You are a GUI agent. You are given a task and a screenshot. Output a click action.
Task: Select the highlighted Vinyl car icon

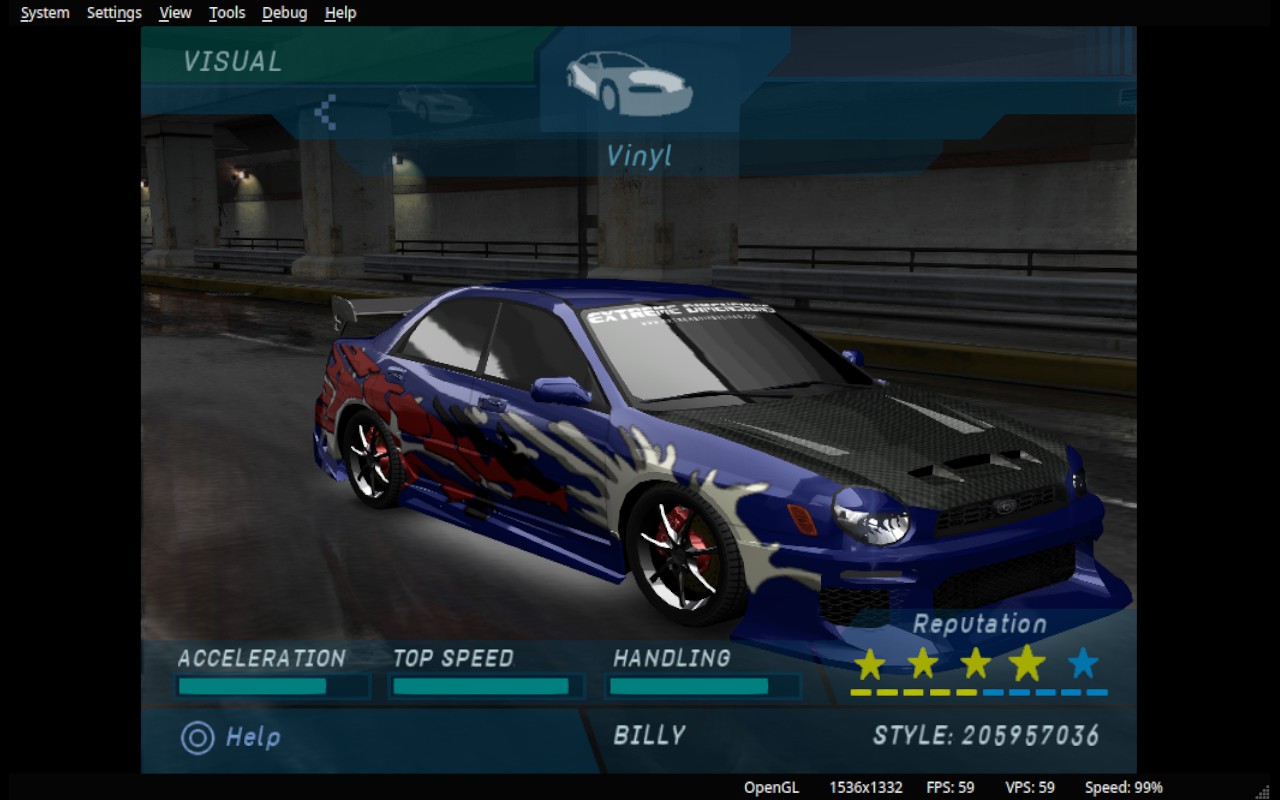[x=629, y=83]
